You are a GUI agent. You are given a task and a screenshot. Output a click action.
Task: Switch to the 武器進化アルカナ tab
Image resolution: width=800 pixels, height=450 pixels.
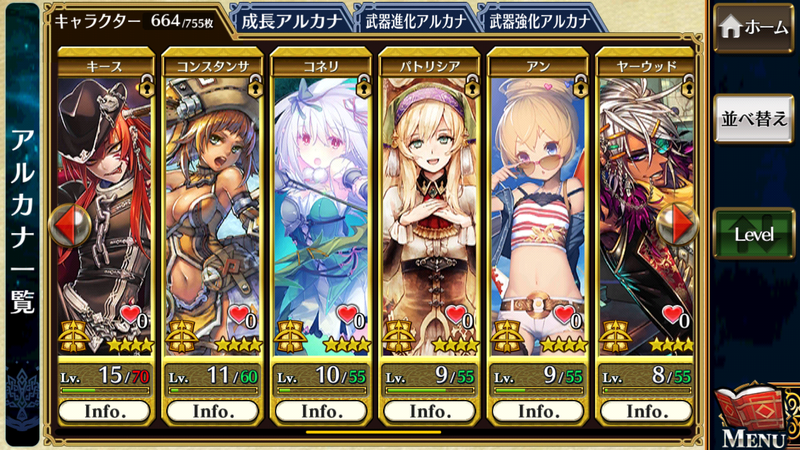[x=414, y=19]
